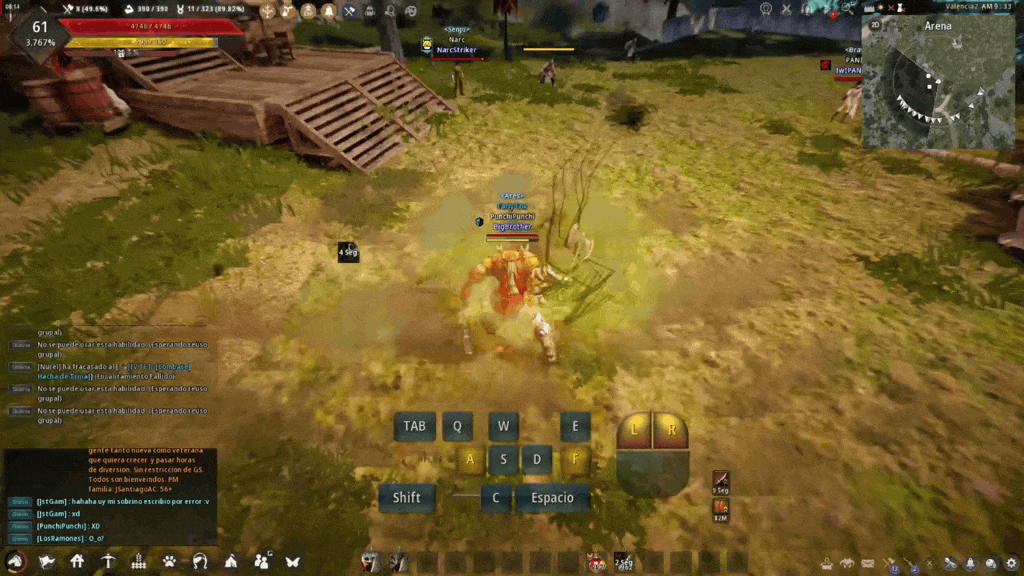1024x576 pixels.
Task: Open the horse mount icon
Action: pyautogui.click(x=14, y=561)
